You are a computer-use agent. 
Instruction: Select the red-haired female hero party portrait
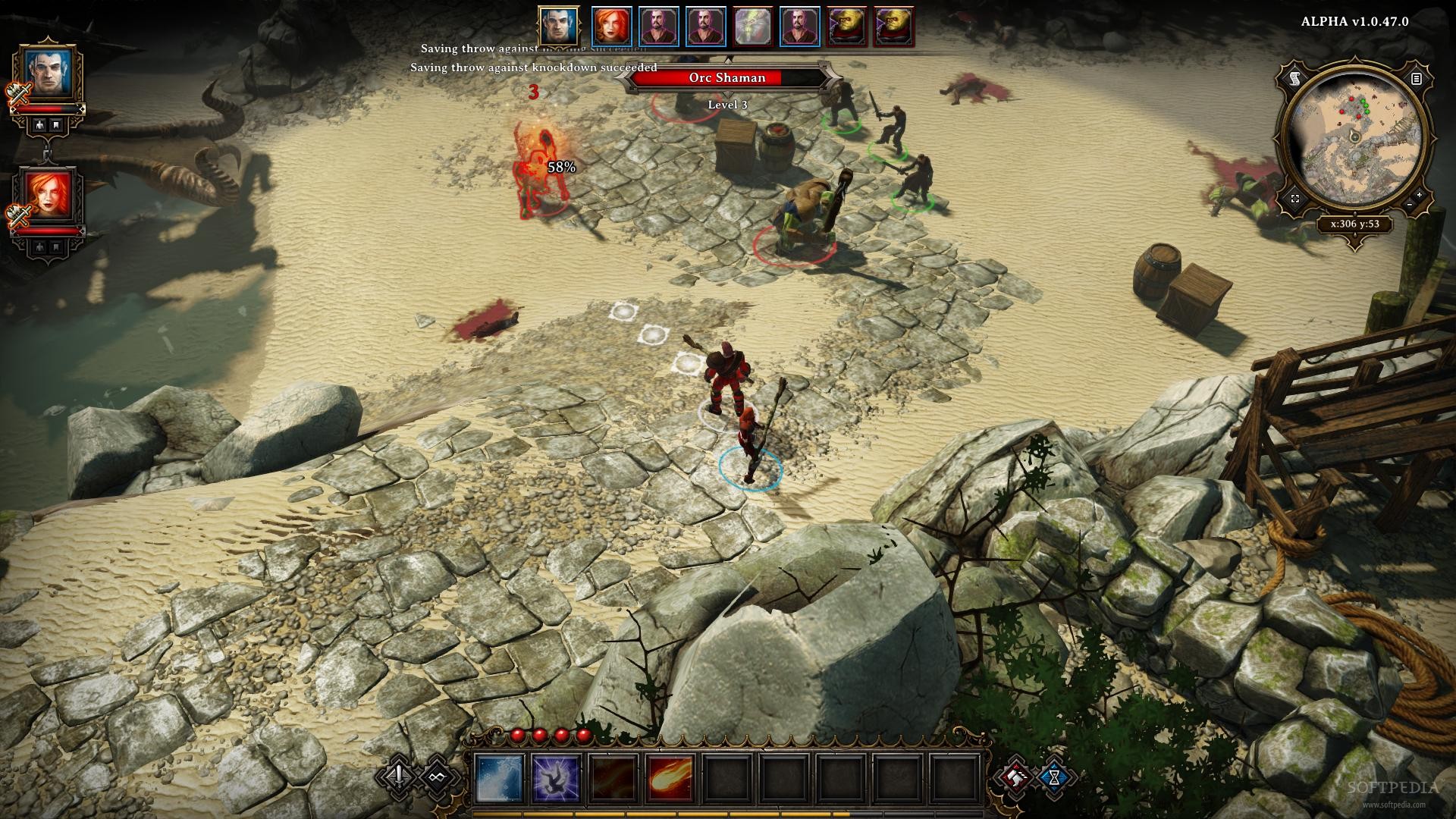click(49, 196)
